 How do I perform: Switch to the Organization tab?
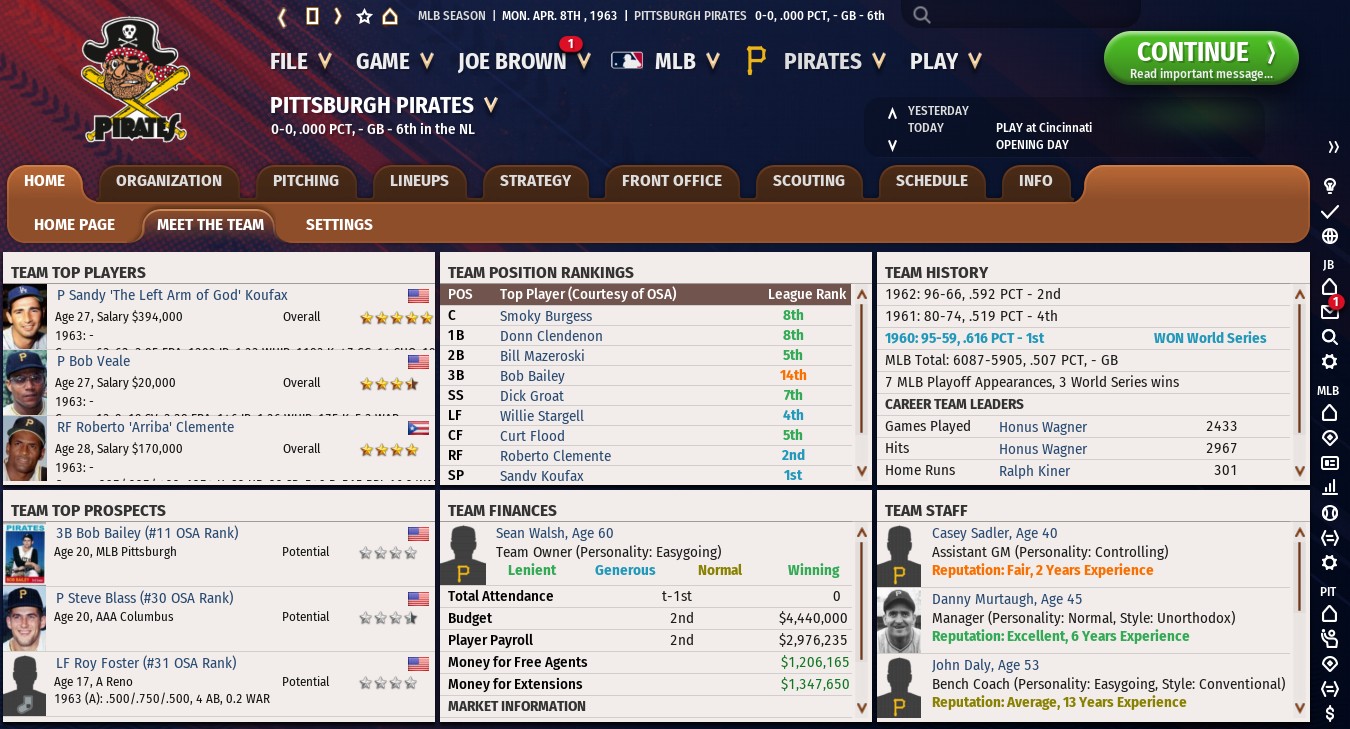(x=169, y=181)
